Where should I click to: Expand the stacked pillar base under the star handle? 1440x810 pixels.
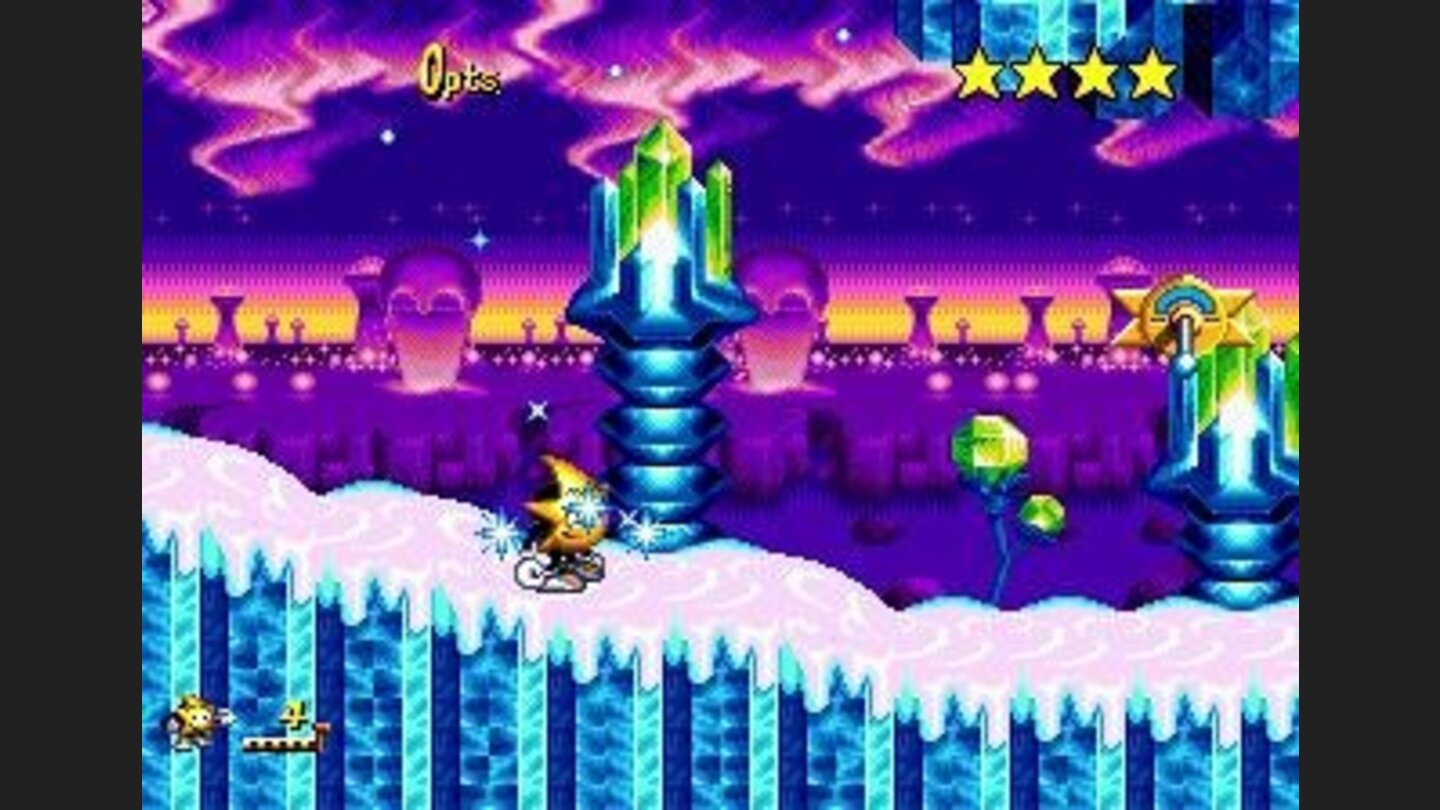coord(1240,540)
